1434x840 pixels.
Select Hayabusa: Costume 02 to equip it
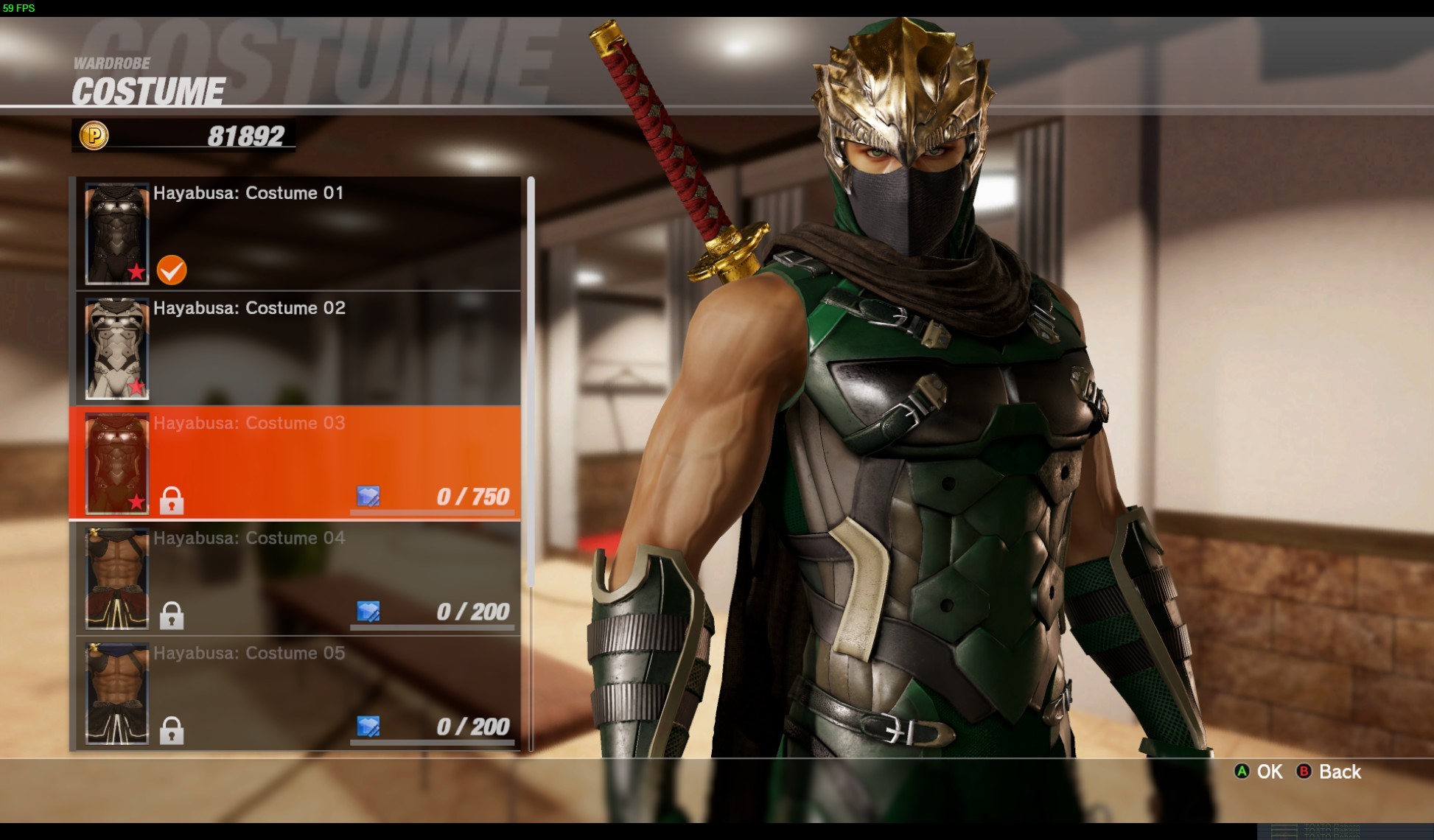click(295, 346)
